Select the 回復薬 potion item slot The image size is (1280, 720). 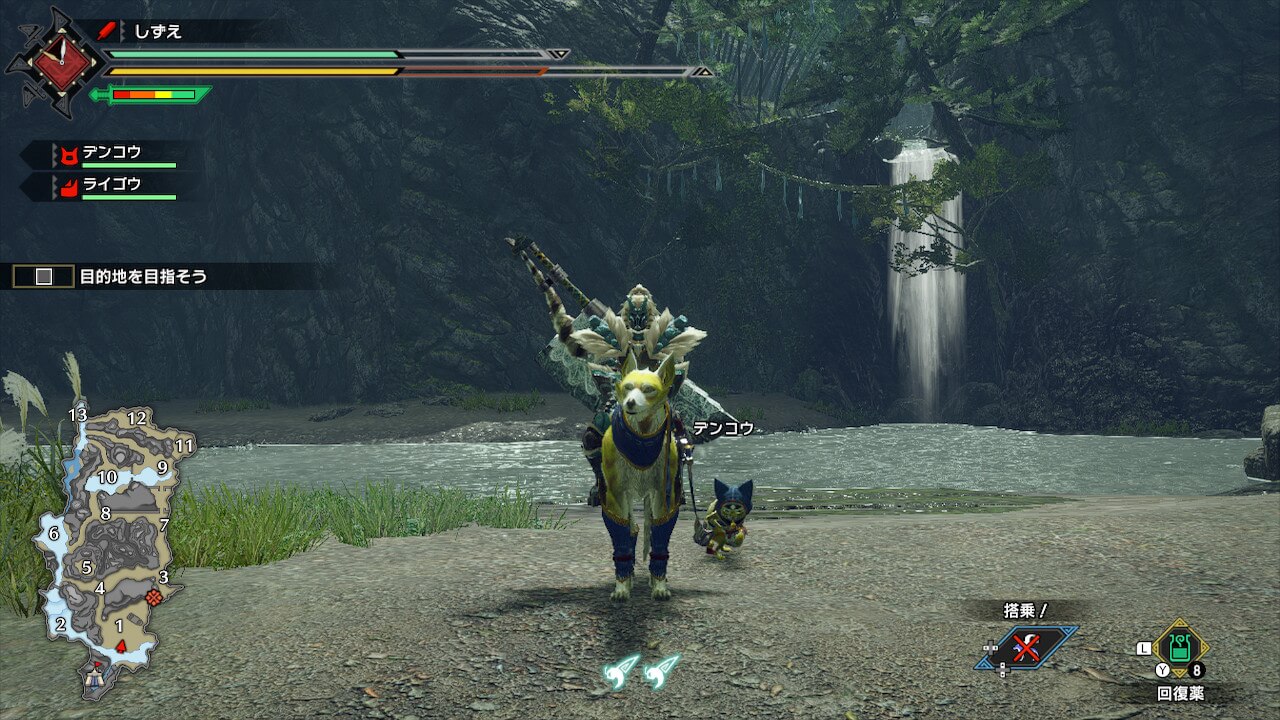1180,648
